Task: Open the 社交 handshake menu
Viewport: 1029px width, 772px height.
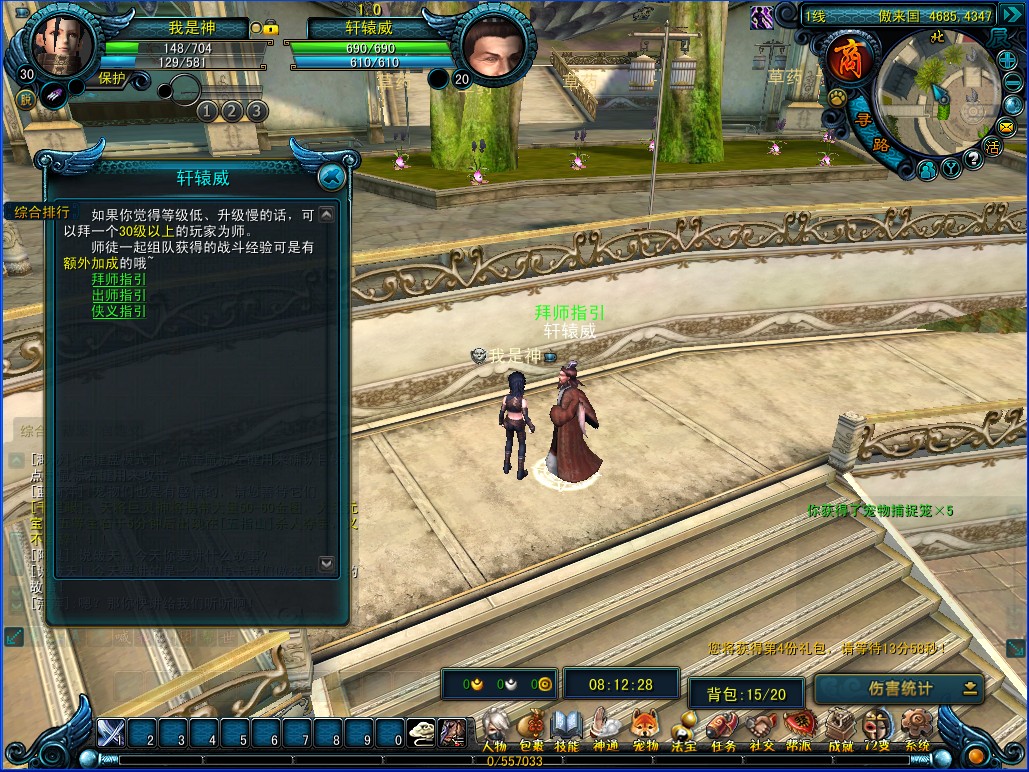Action: pos(762,729)
